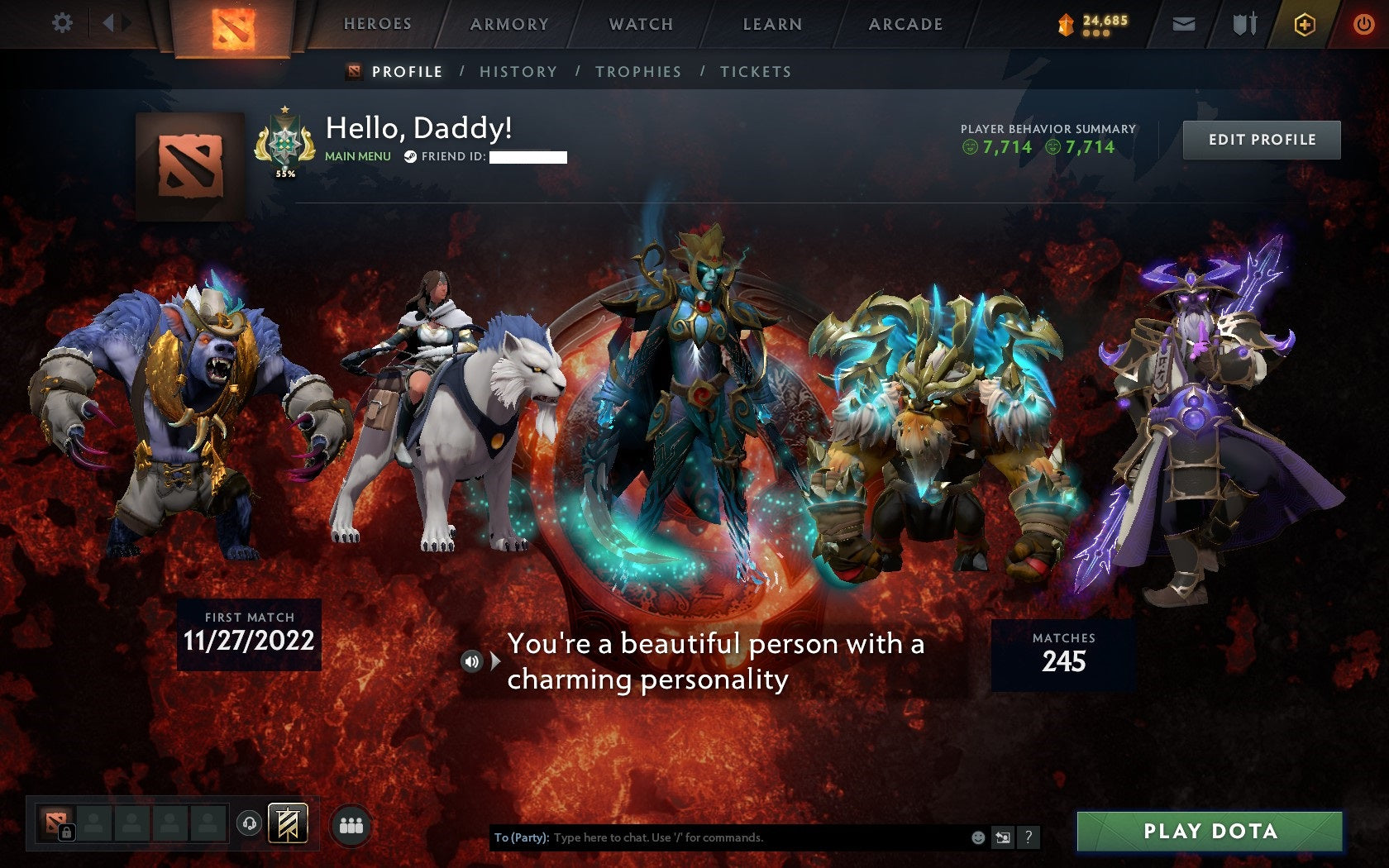Open Dota Plus via the hexagon plus icon
The height and width of the screenshot is (868, 1389).
coord(1305,25)
